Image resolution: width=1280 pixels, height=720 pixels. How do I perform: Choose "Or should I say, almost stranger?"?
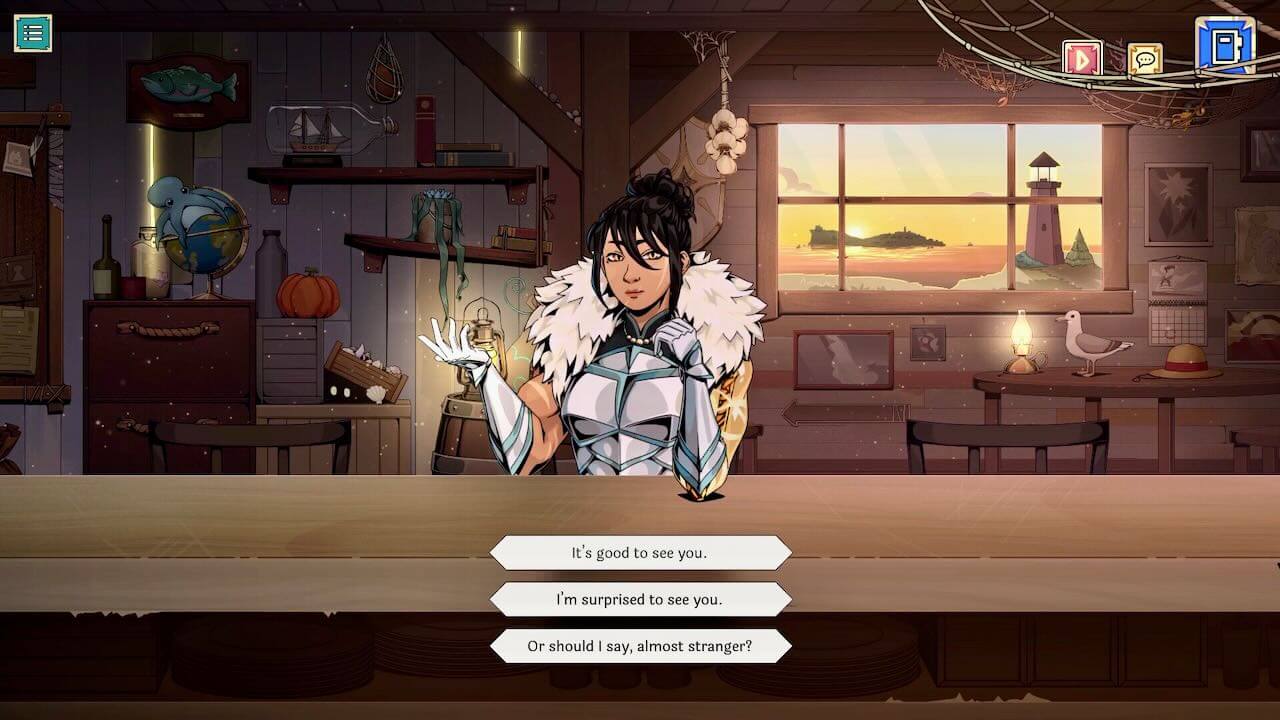point(640,645)
